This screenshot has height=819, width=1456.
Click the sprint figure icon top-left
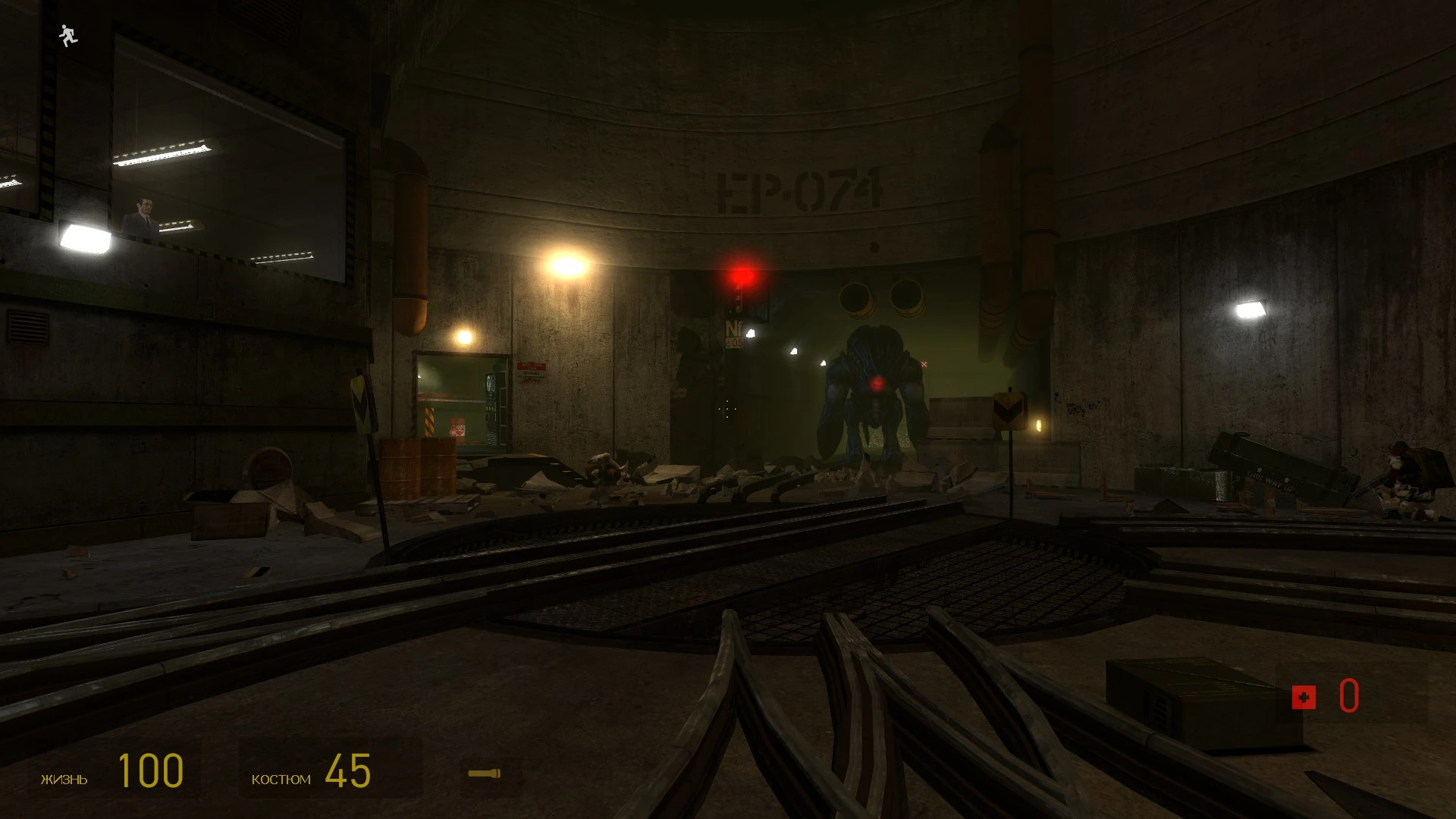(x=67, y=36)
